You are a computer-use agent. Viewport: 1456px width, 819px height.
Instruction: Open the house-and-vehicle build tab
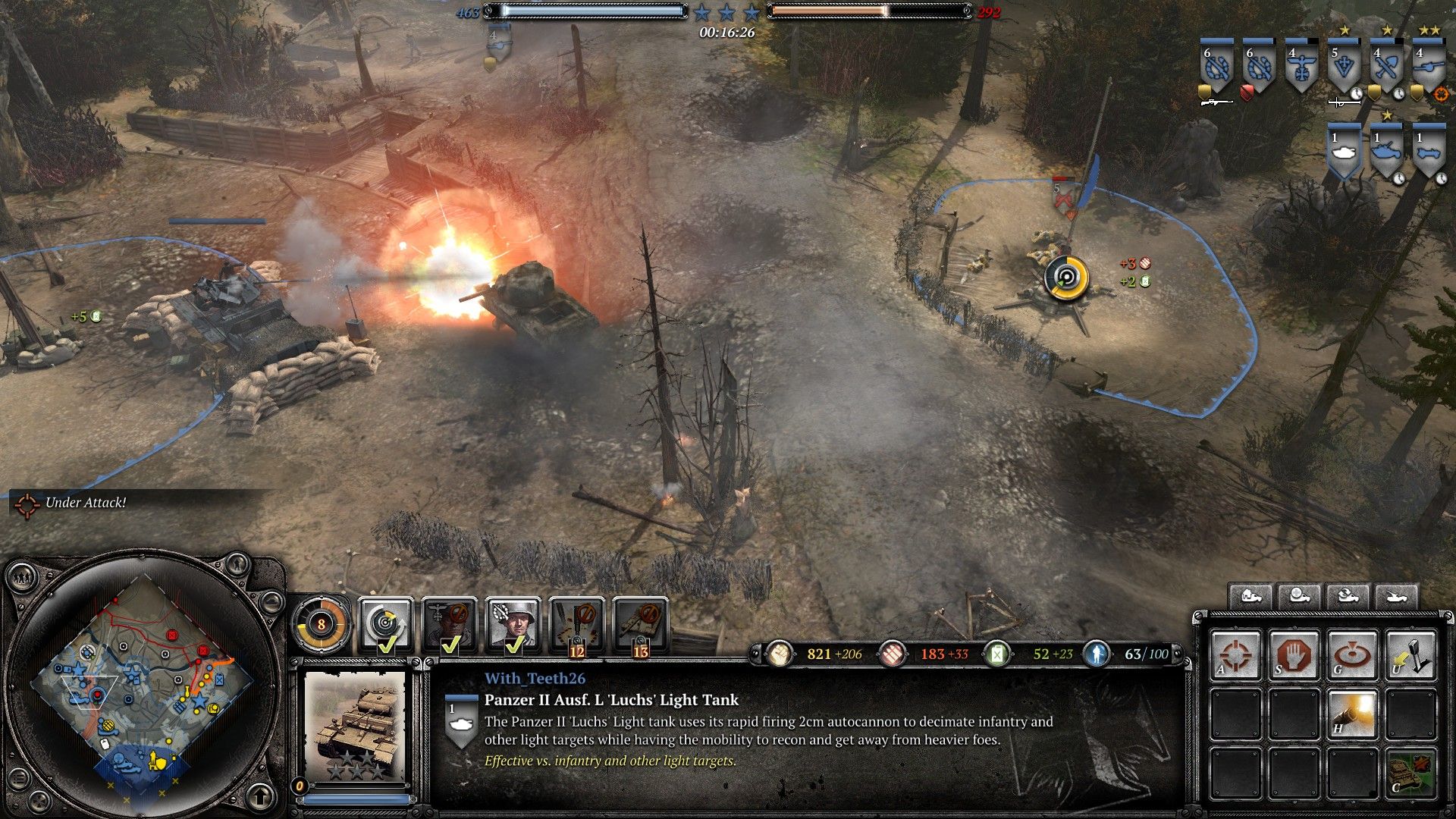pyautogui.click(x=1250, y=597)
